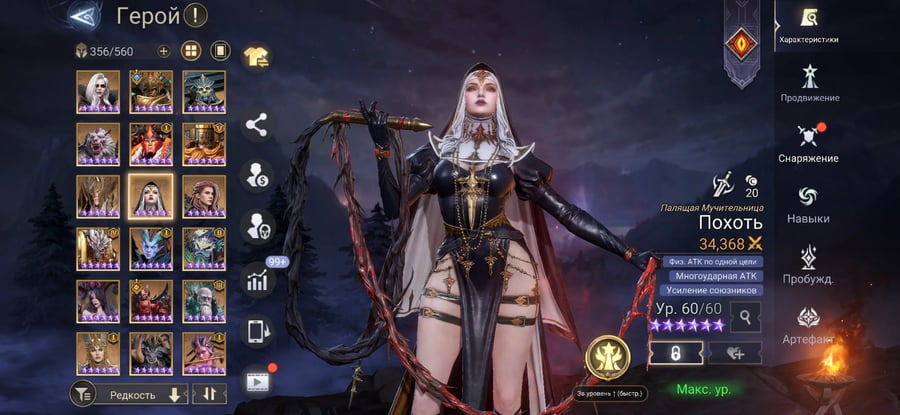Expand hero capacity with the plus button
Viewport: 900px width, 415px height.
164,51
